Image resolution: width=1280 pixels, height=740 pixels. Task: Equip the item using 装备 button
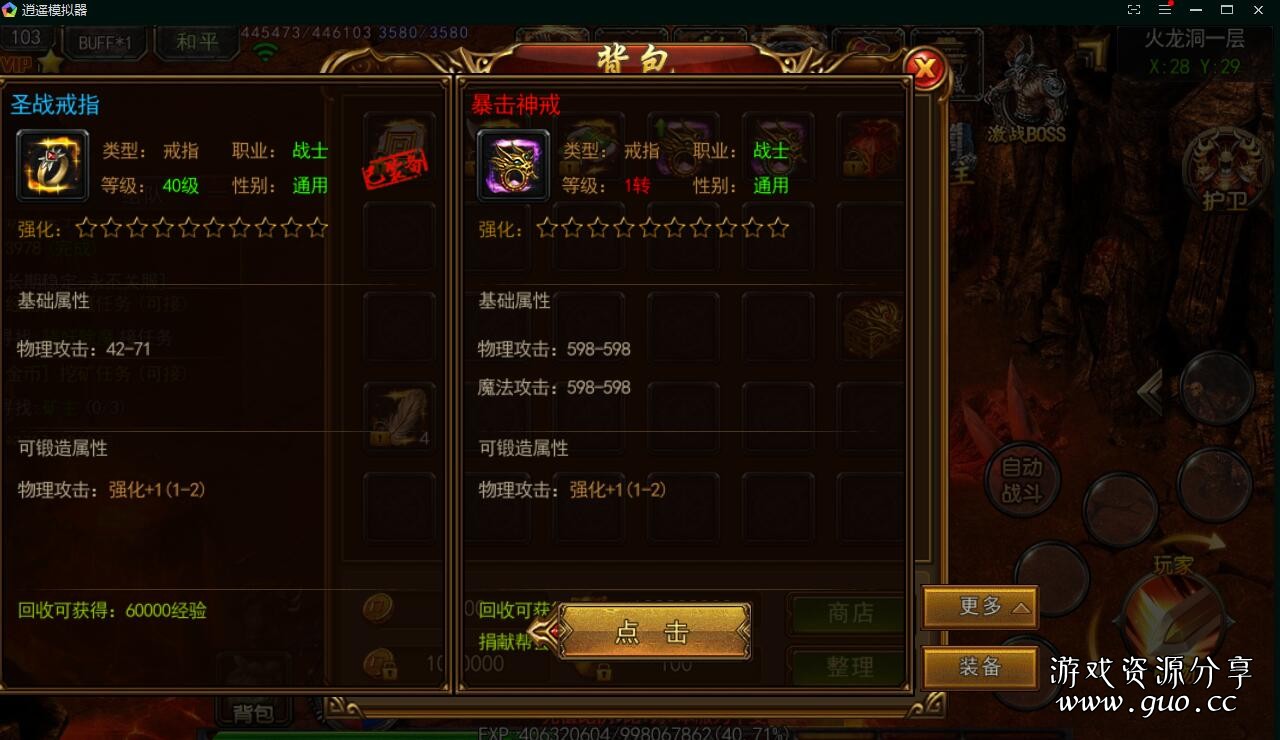tap(980, 667)
